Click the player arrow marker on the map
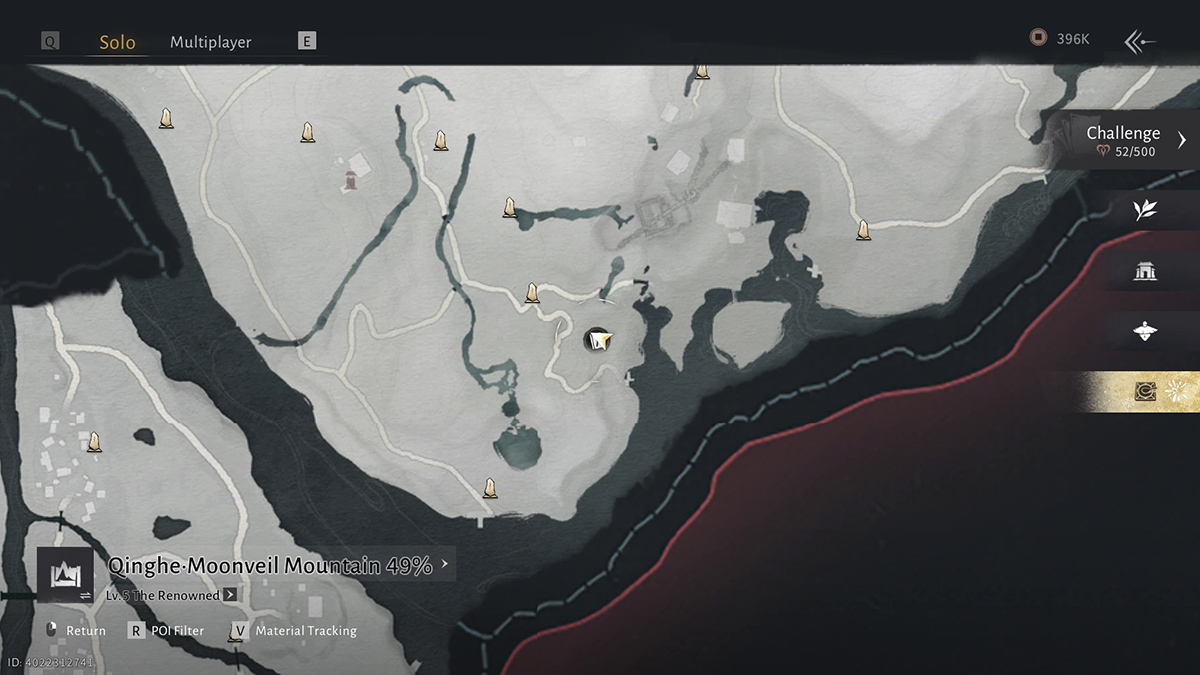Image resolution: width=1200 pixels, height=675 pixels. coord(598,341)
